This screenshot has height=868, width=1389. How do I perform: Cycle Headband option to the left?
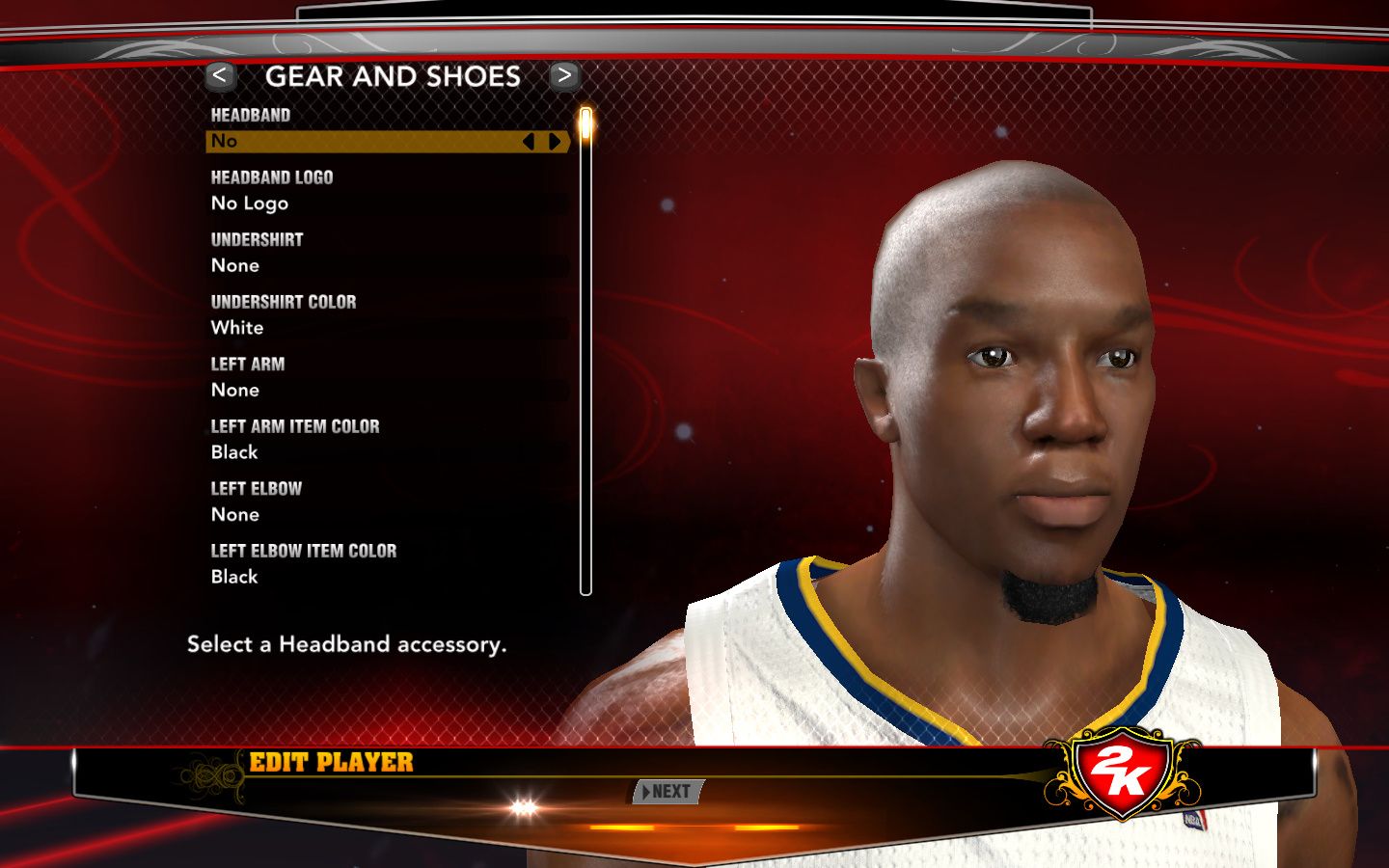[528, 142]
